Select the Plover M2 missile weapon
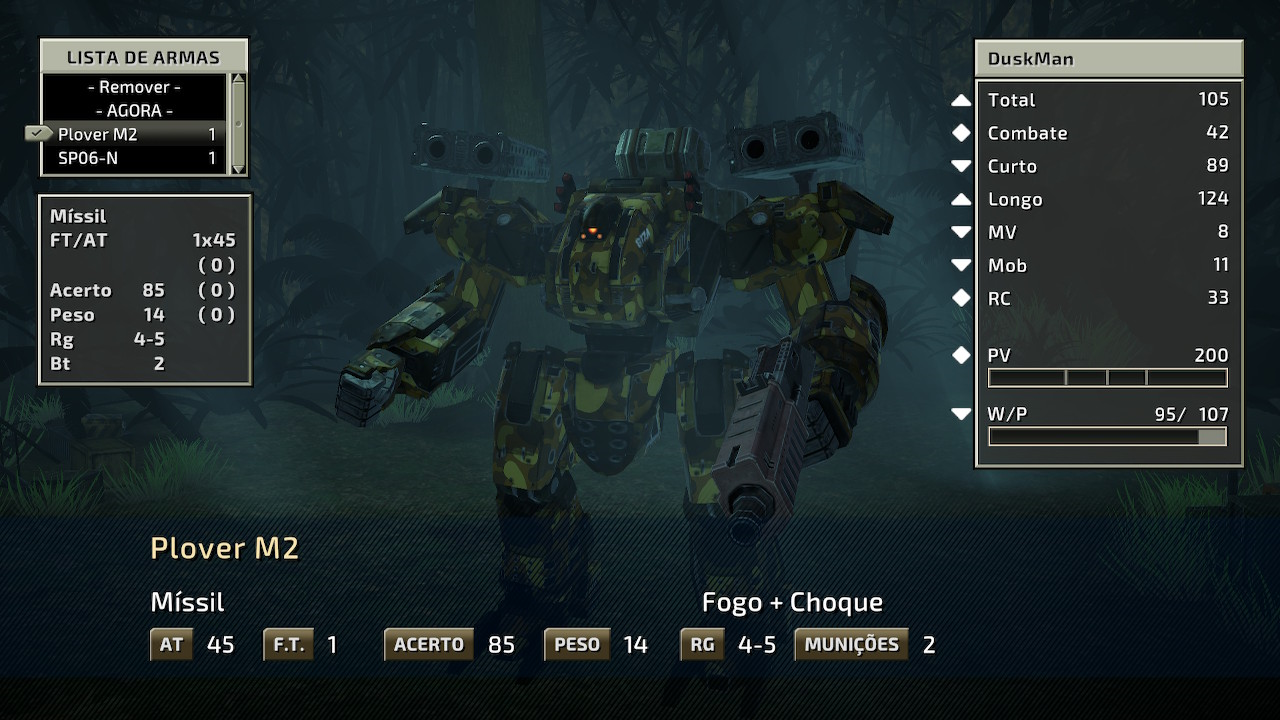Screen dimensions: 1280x720 point(134,134)
